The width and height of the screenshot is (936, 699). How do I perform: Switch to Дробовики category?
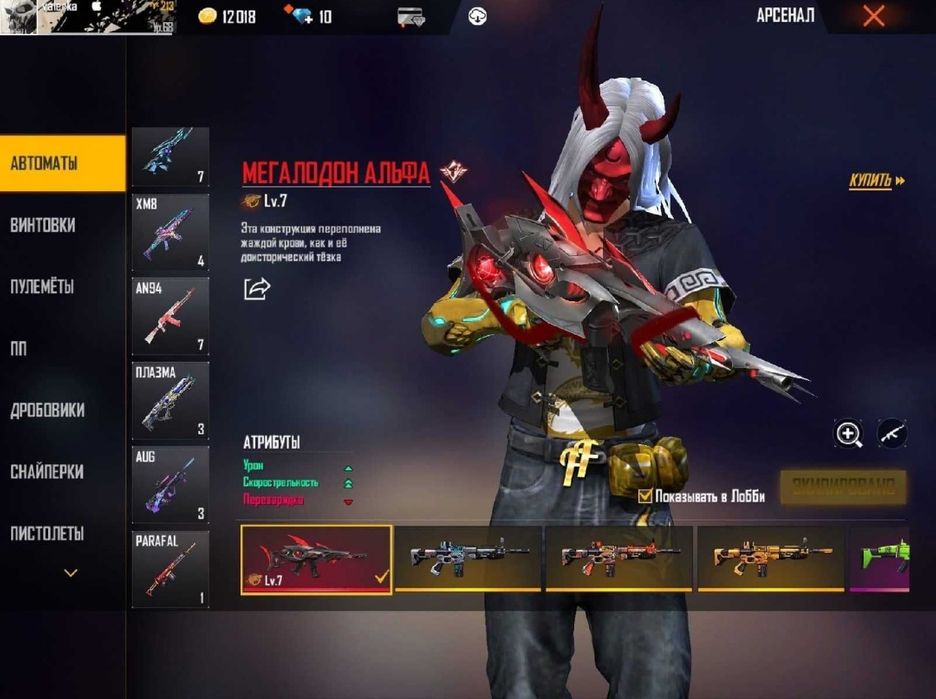pyautogui.click(x=47, y=410)
